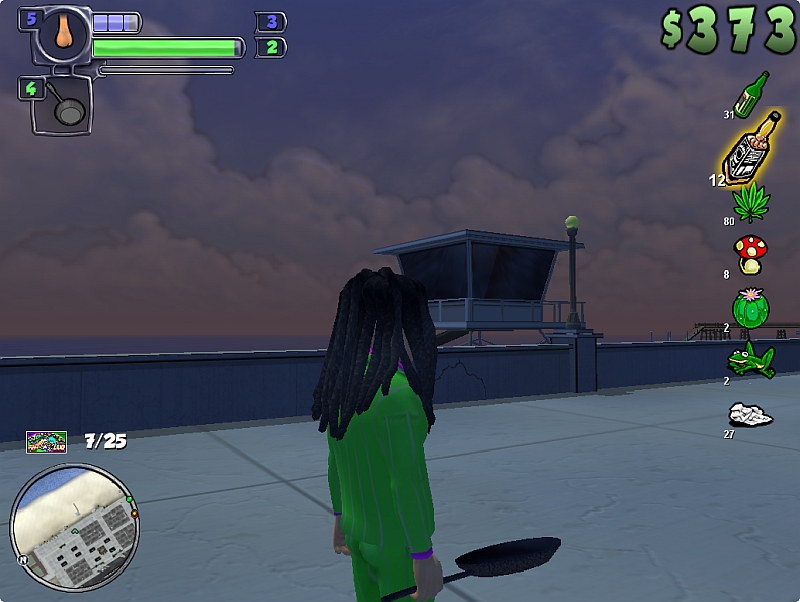The image size is (800, 602).
Task: Click the character portrait icon
Action: tap(66, 33)
